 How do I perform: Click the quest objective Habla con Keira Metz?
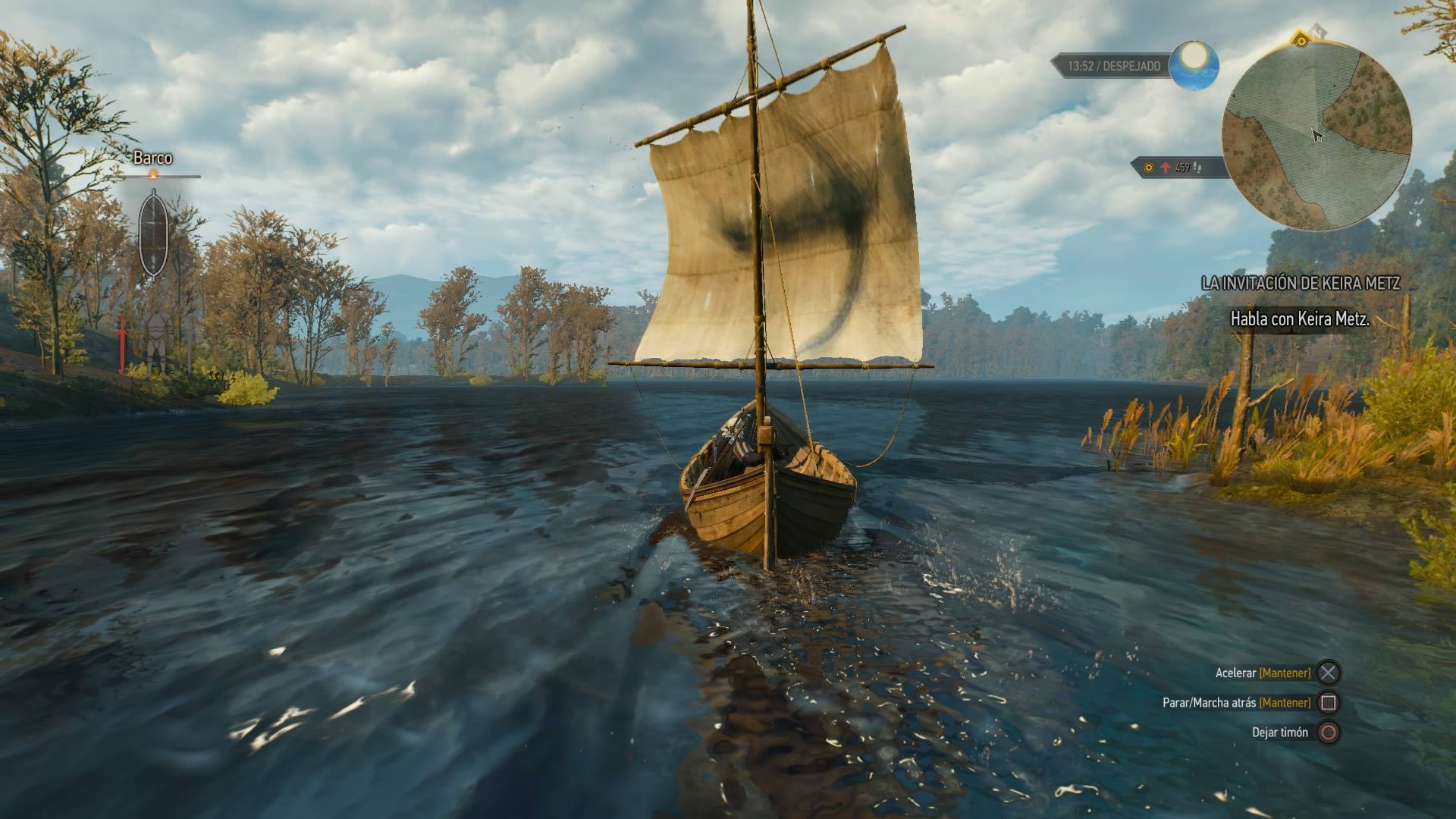pyautogui.click(x=1299, y=319)
